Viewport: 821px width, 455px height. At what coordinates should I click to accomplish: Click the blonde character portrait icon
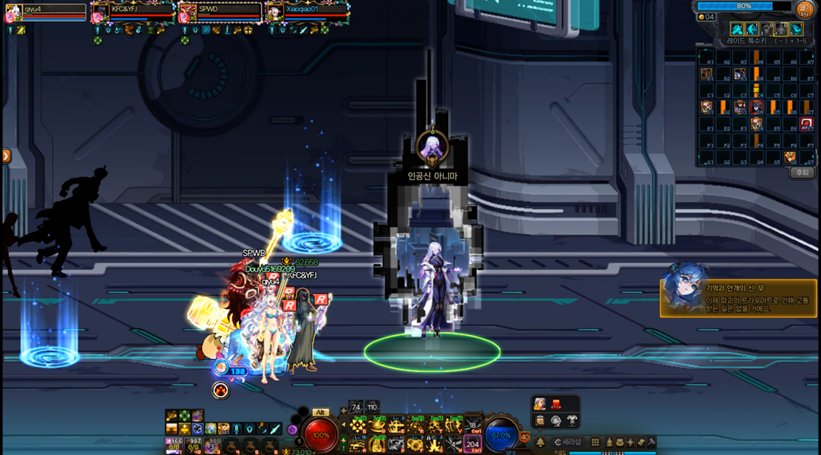click(x=540, y=404)
